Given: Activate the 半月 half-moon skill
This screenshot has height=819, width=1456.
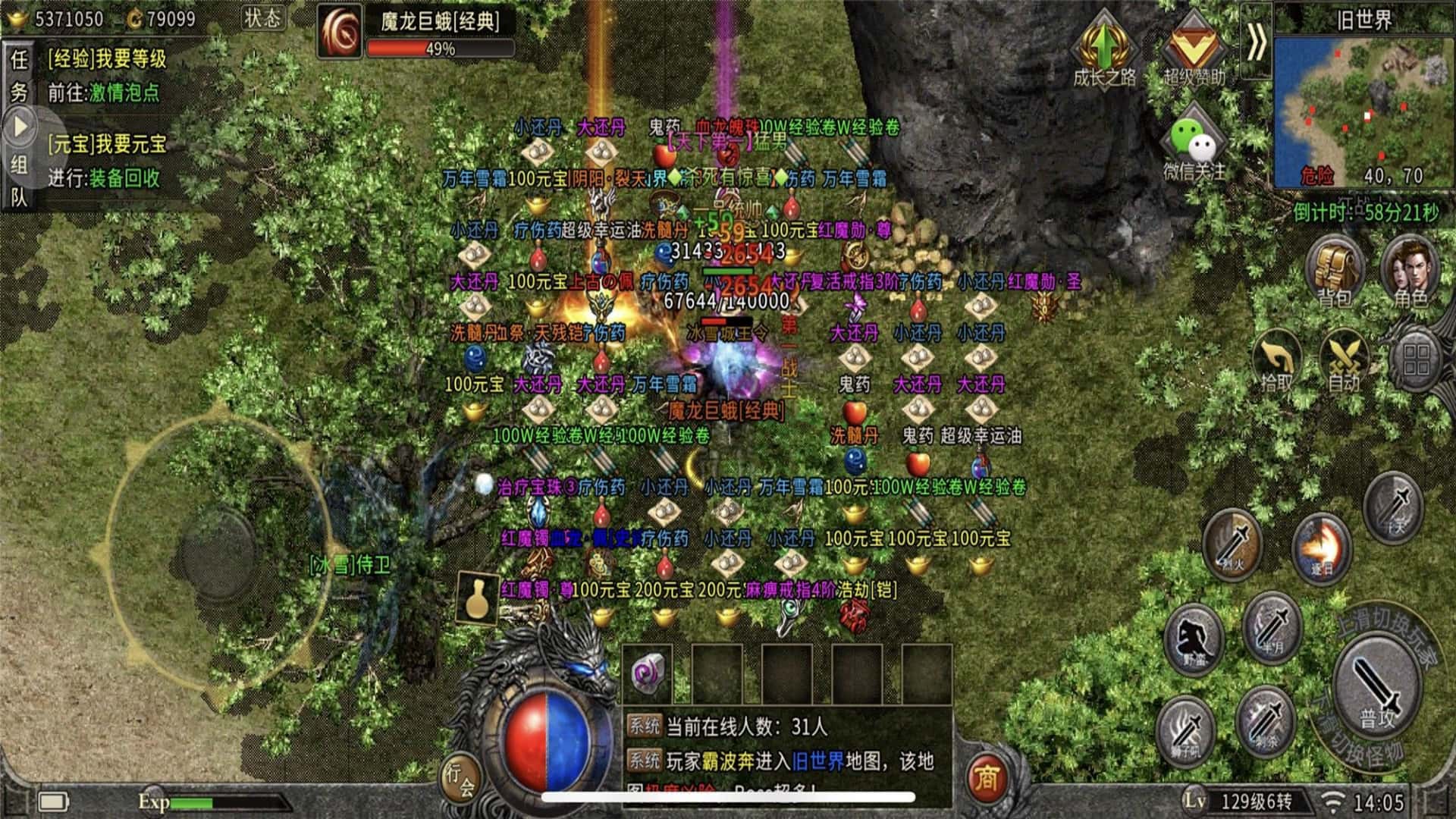Looking at the screenshot, I should (1272, 629).
